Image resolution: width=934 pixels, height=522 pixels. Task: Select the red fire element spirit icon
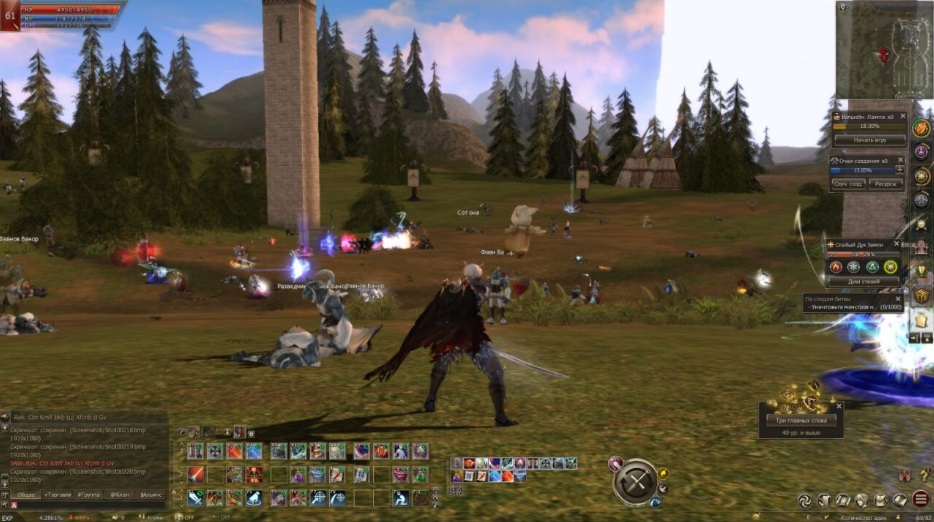coord(836,267)
